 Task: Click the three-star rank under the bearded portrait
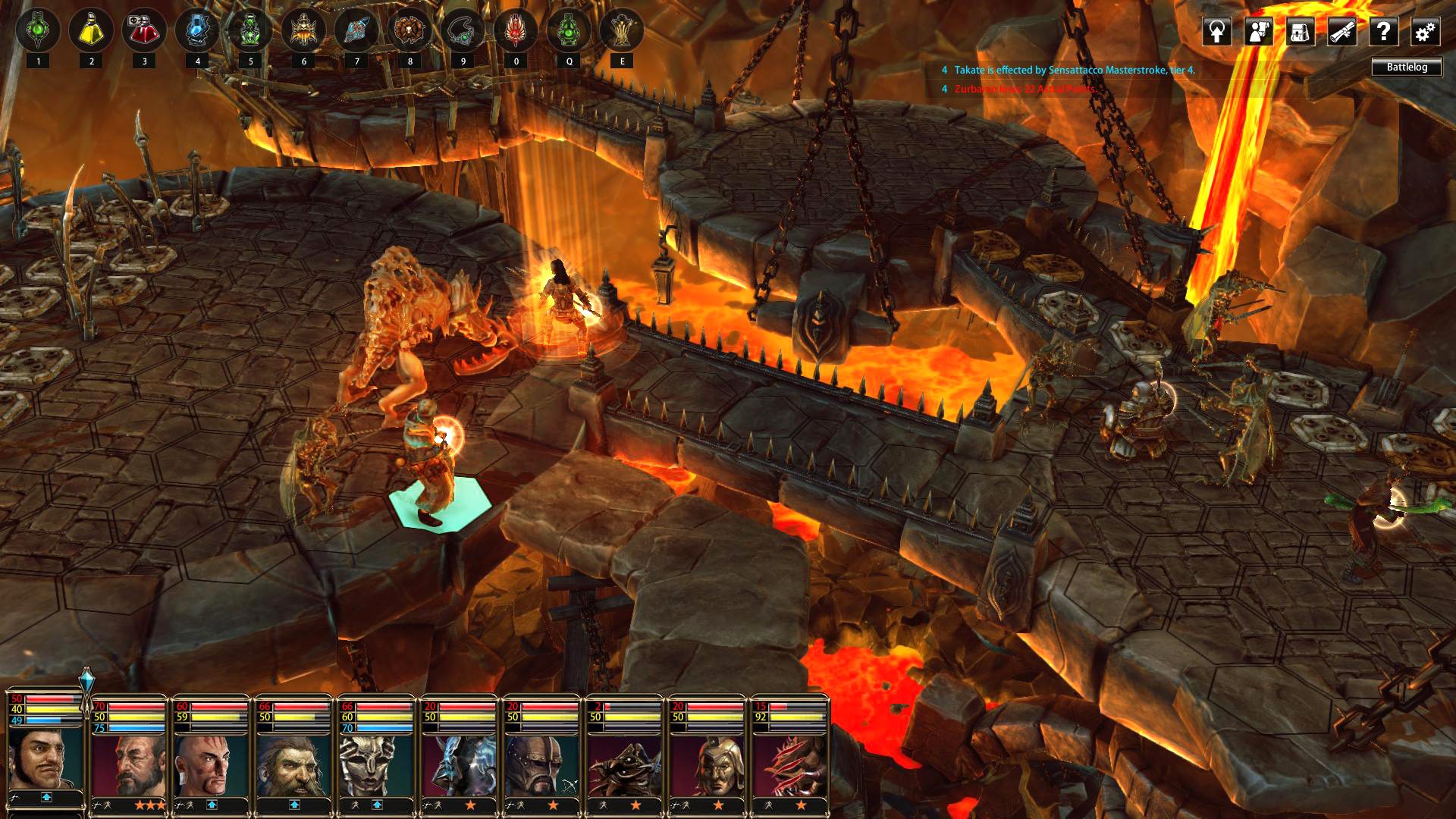[x=149, y=805]
